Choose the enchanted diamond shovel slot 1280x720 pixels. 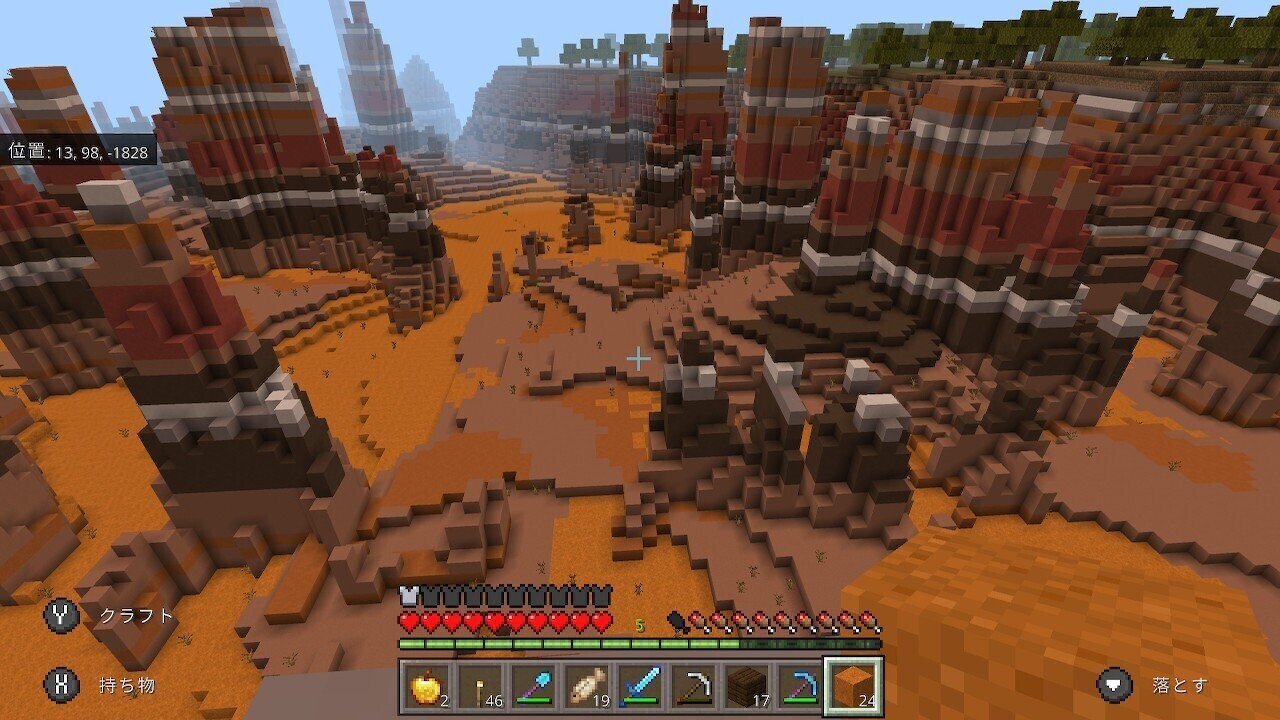[x=533, y=686]
